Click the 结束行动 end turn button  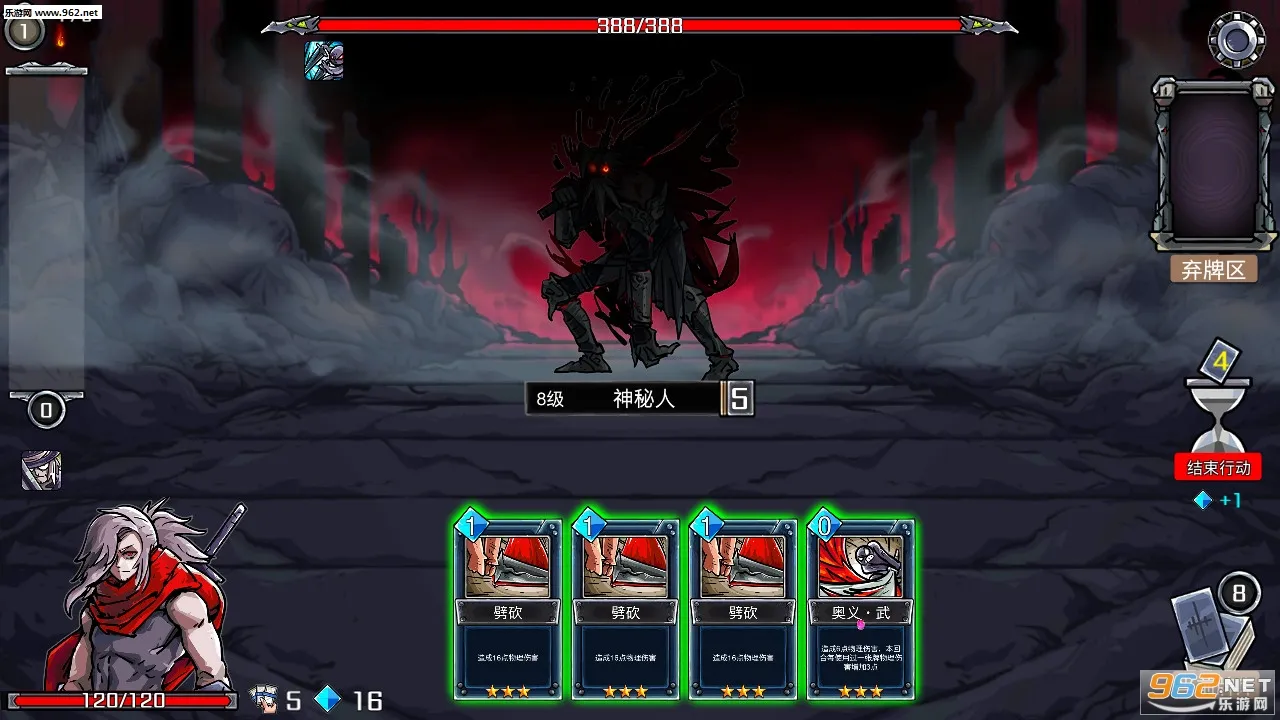pyautogui.click(x=1218, y=468)
